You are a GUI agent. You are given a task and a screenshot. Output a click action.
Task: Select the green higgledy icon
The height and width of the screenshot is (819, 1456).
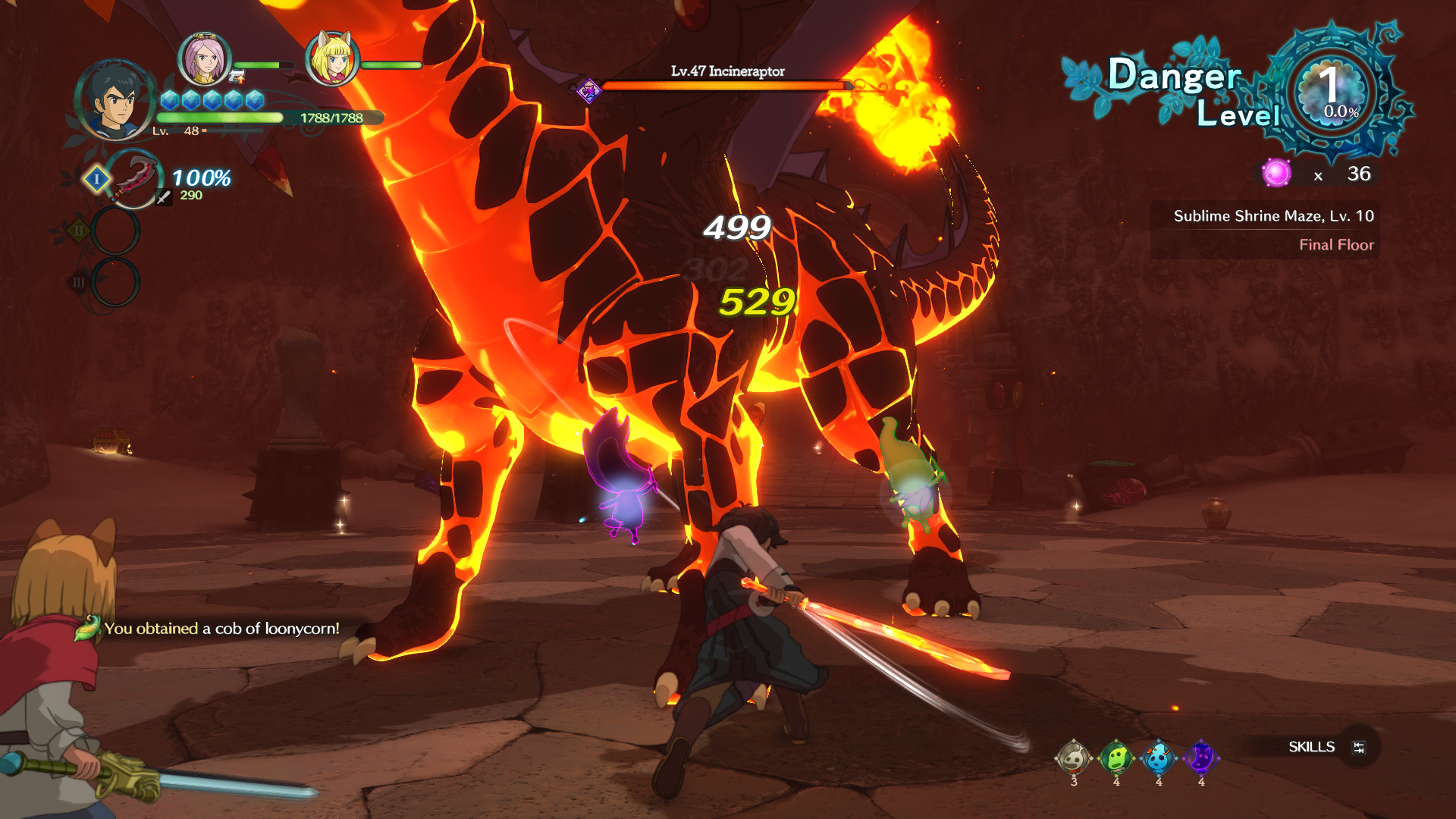click(x=1116, y=757)
